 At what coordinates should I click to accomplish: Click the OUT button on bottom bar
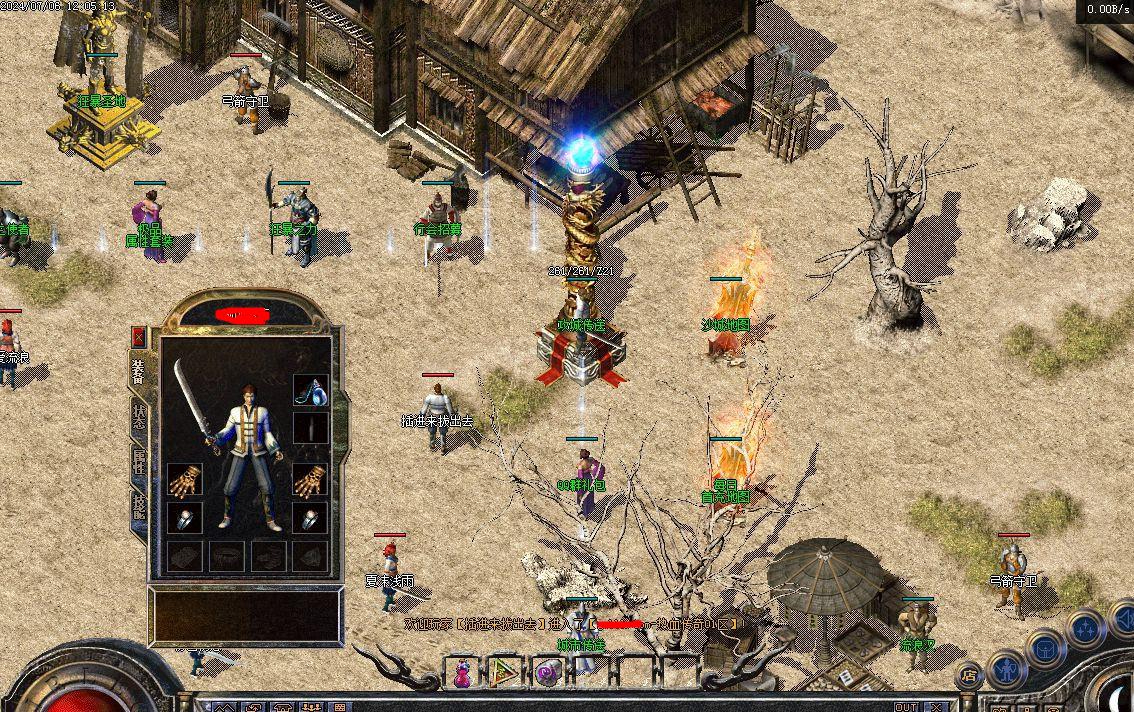(905, 706)
